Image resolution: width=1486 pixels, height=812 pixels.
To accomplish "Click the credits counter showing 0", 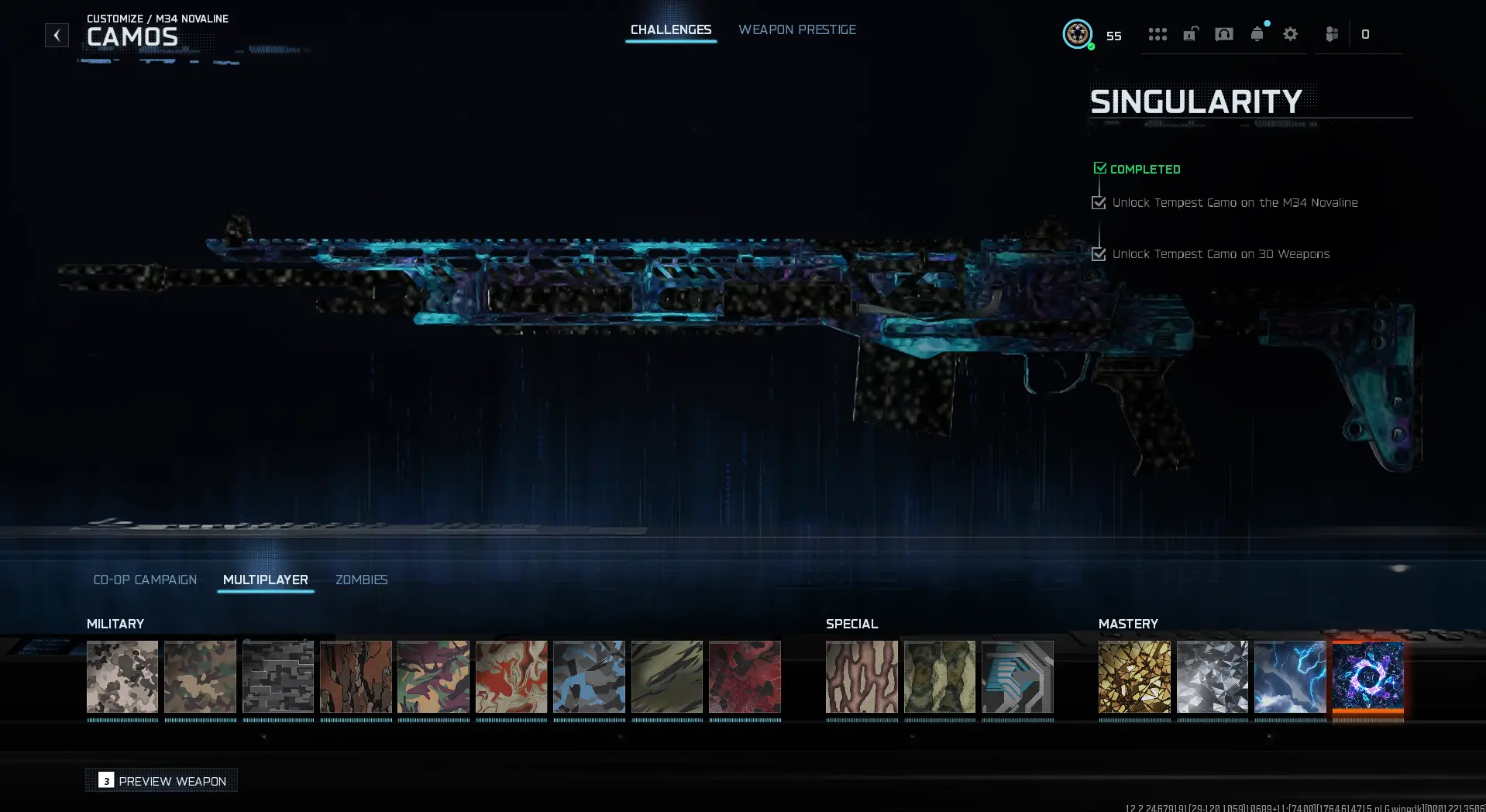I will click(1366, 34).
